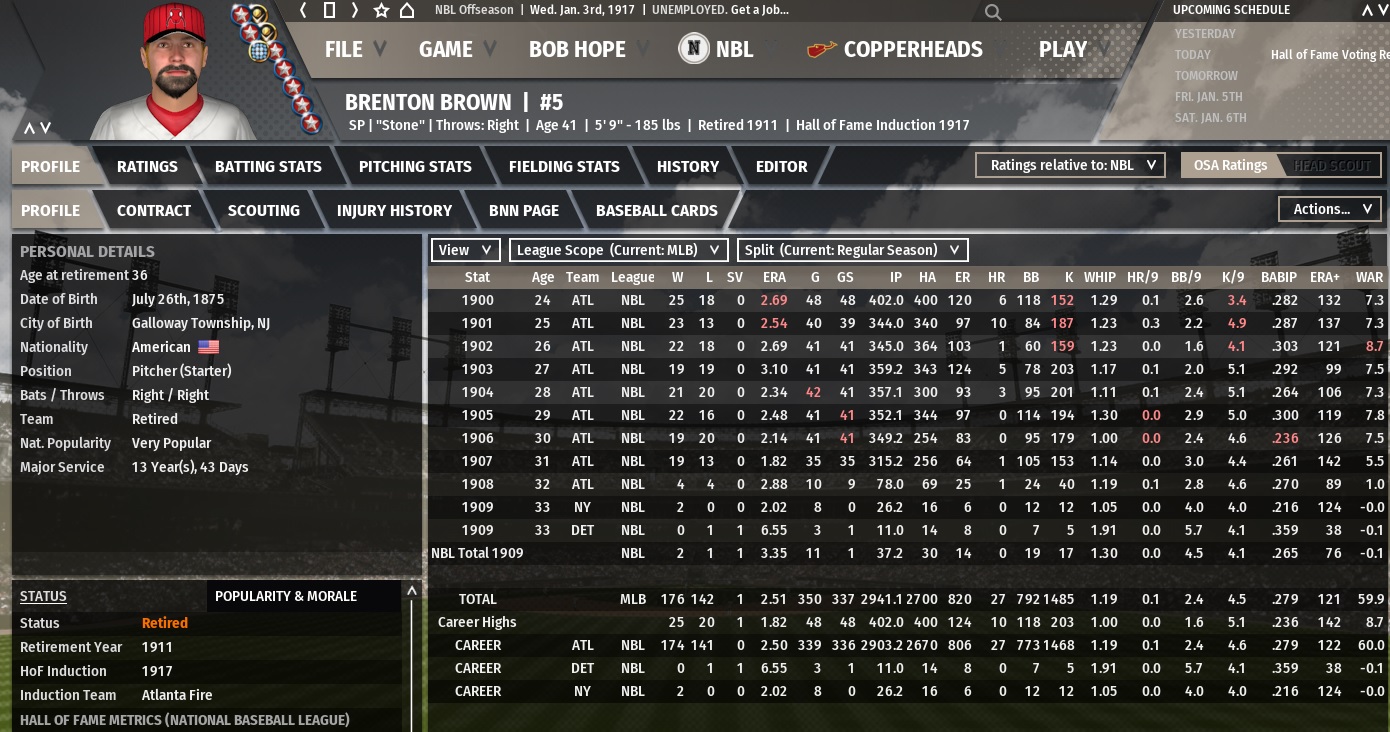Open the EDITOR tab
The width and height of the screenshot is (1390, 732).
(781, 167)
